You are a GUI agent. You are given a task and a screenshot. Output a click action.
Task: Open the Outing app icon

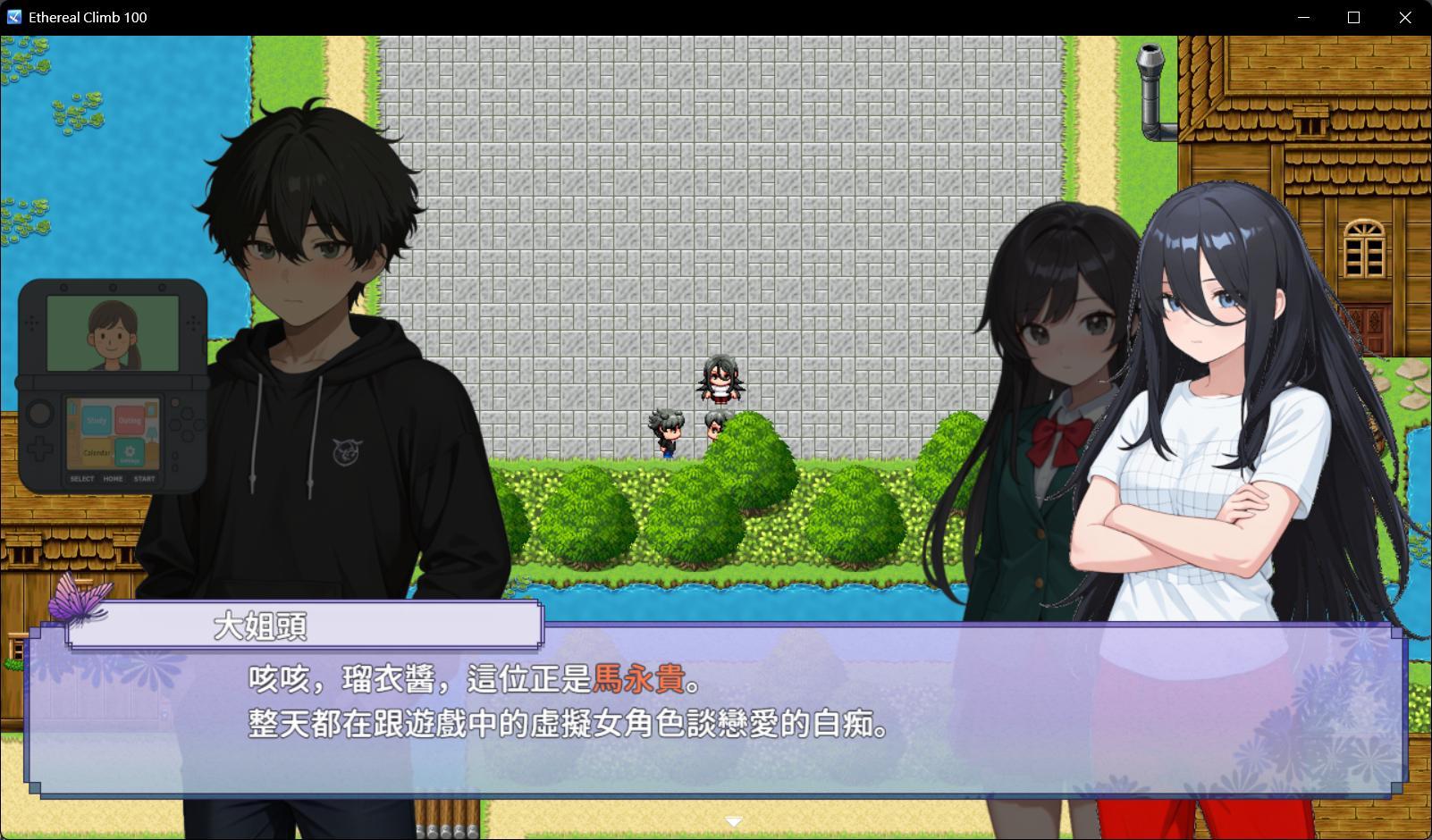pos(130,420)
